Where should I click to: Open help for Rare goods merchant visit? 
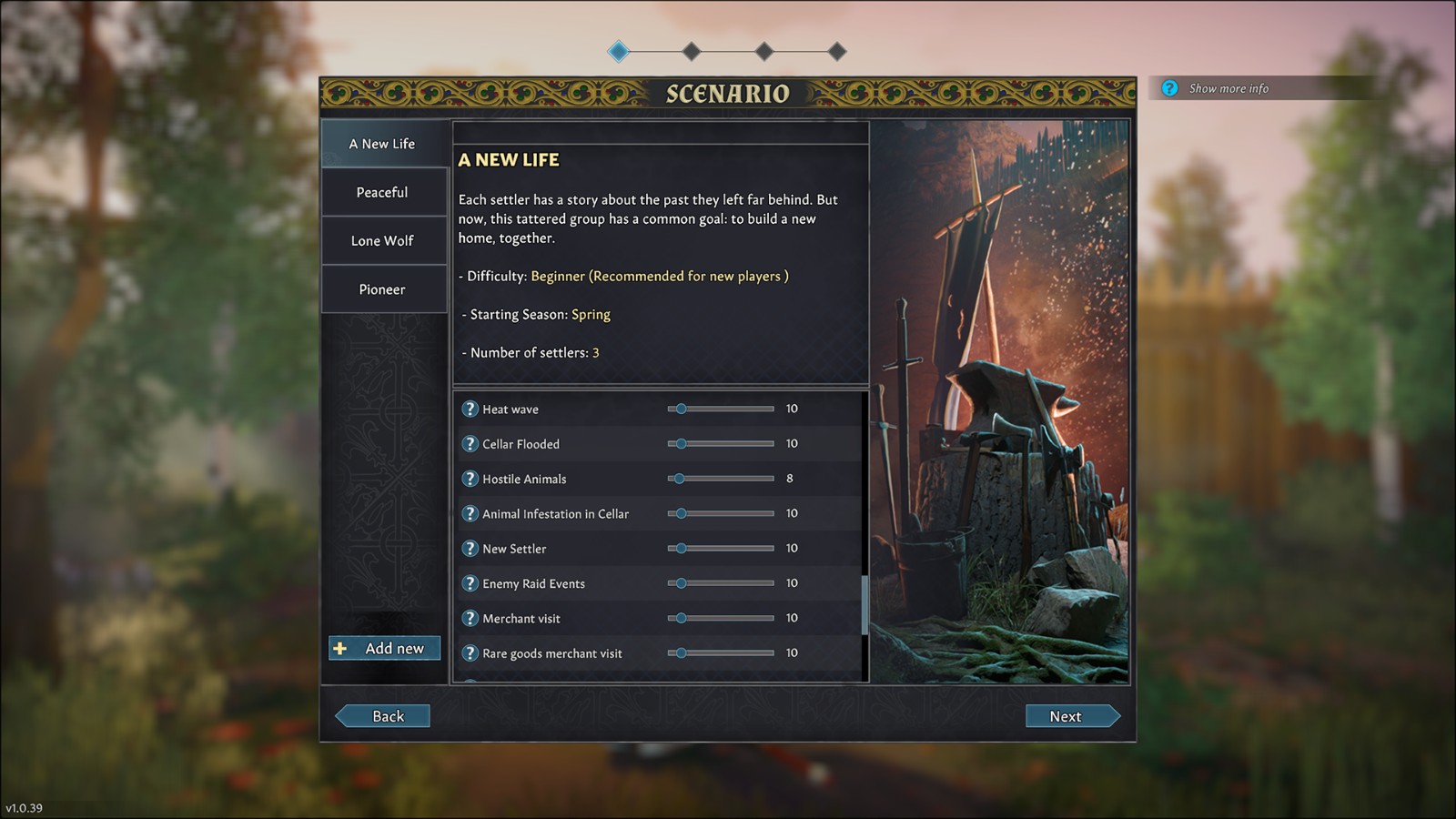(470, 653)
